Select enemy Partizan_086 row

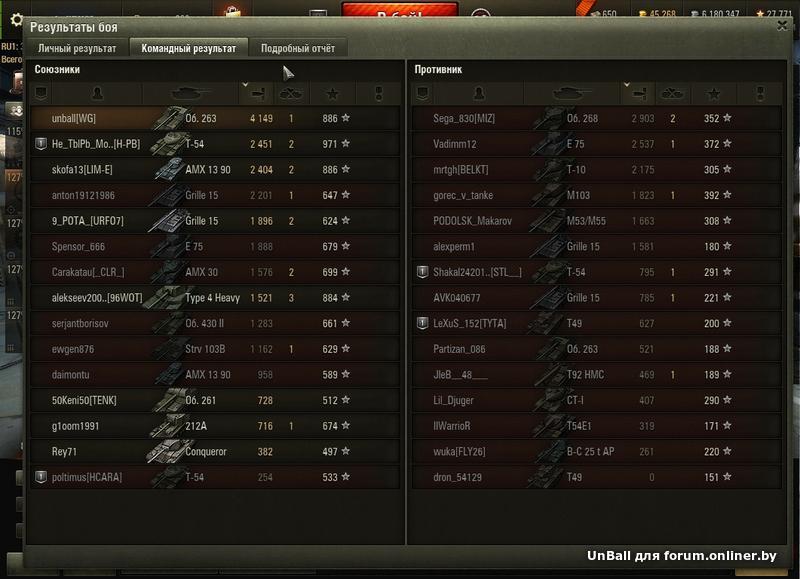[x=596, y=349]
